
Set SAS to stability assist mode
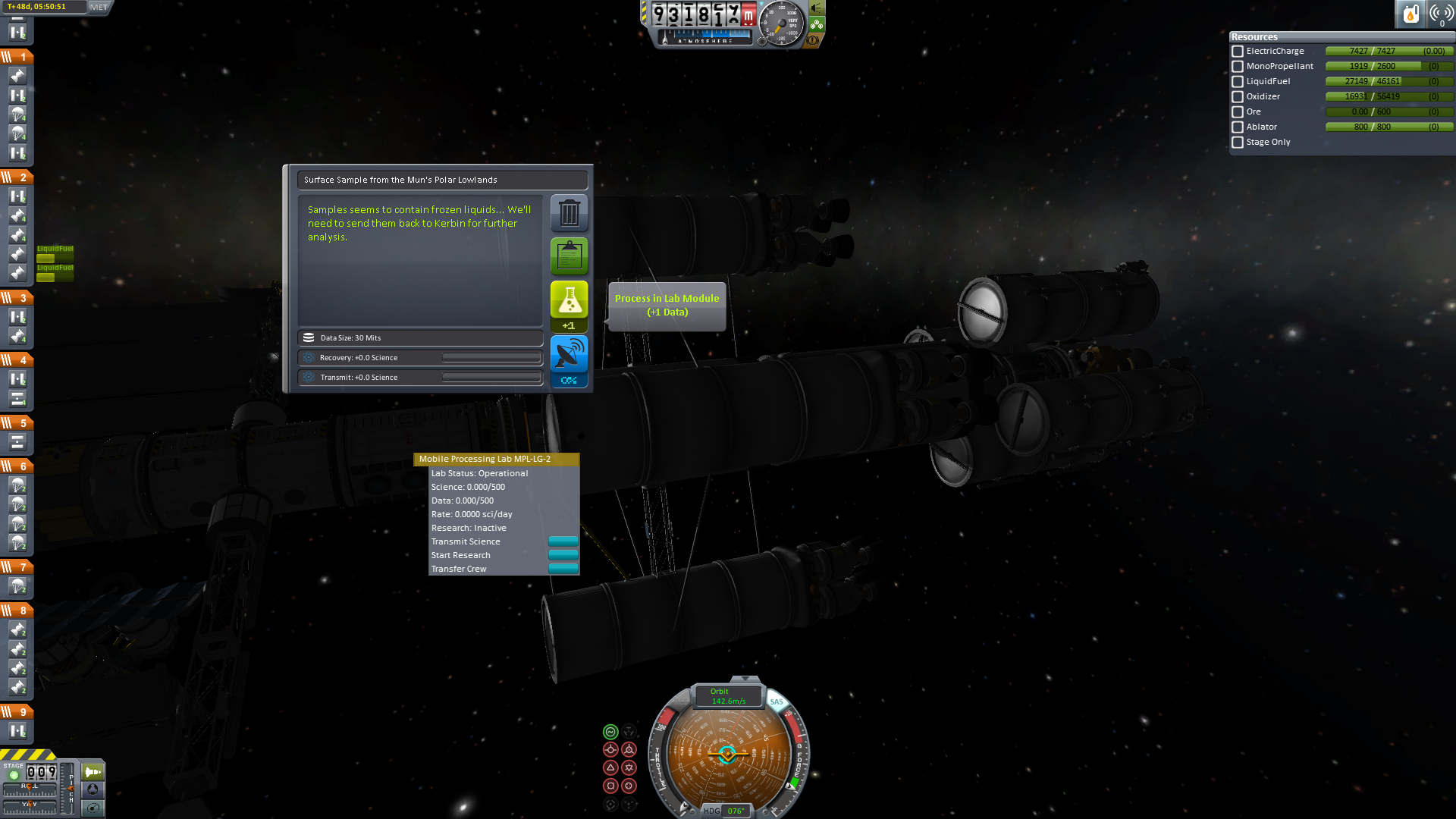(610, 732)
